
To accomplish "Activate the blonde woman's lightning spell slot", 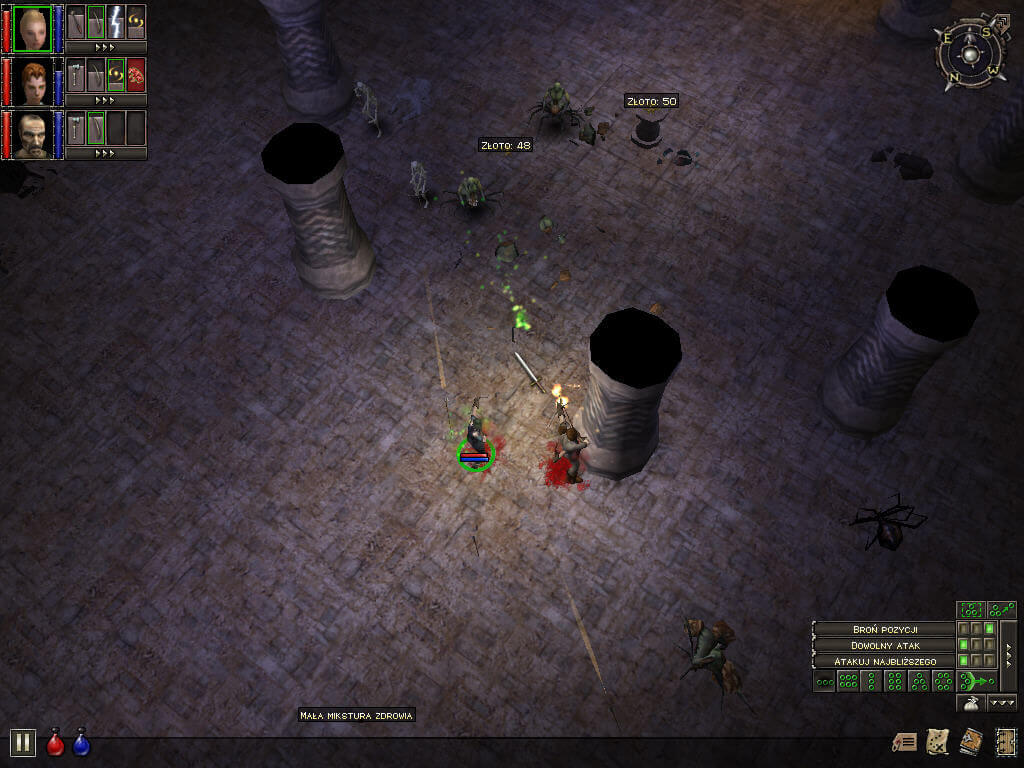I will [116, 22].
